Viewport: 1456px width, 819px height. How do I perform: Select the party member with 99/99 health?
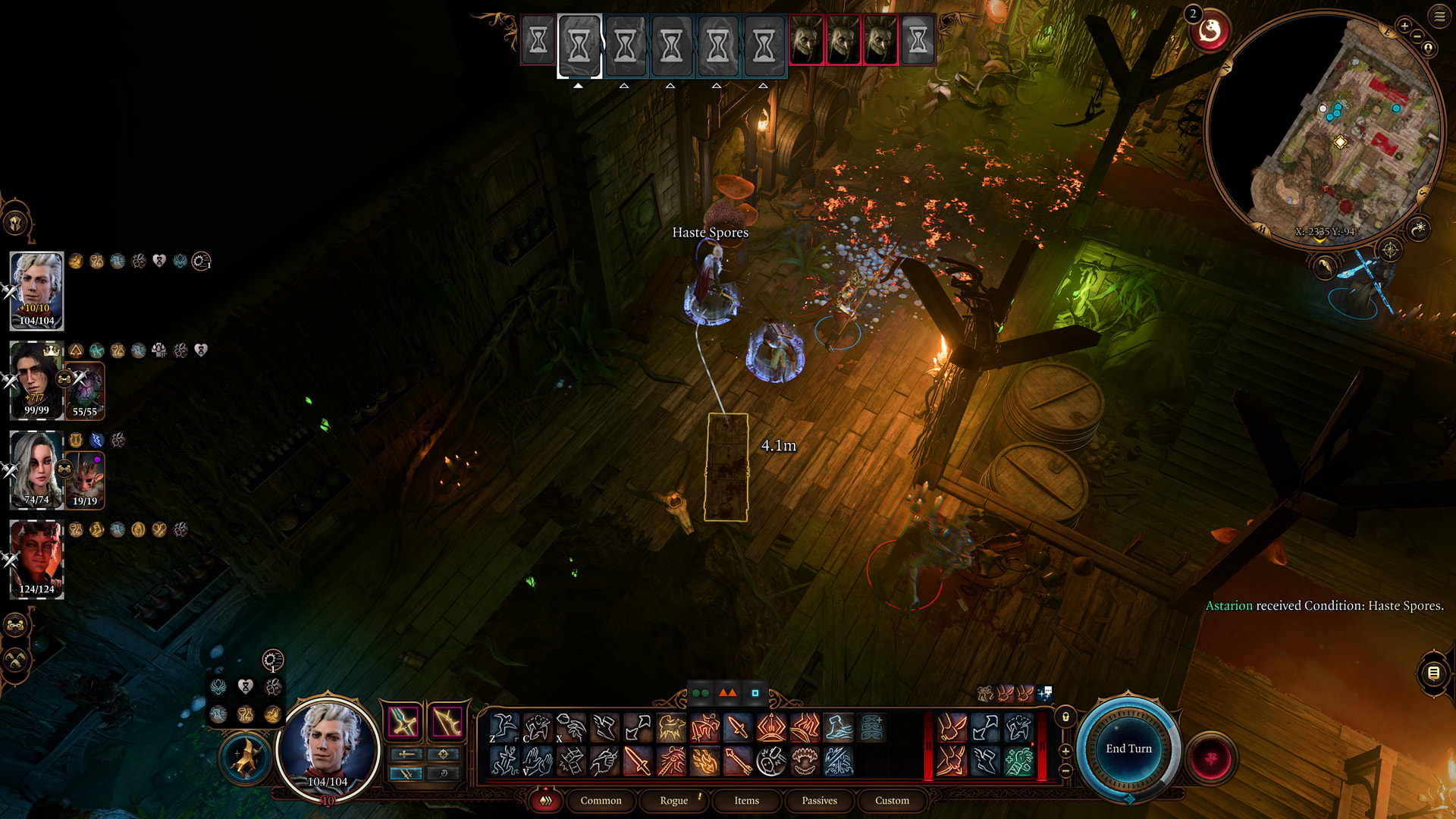(36, 380)
